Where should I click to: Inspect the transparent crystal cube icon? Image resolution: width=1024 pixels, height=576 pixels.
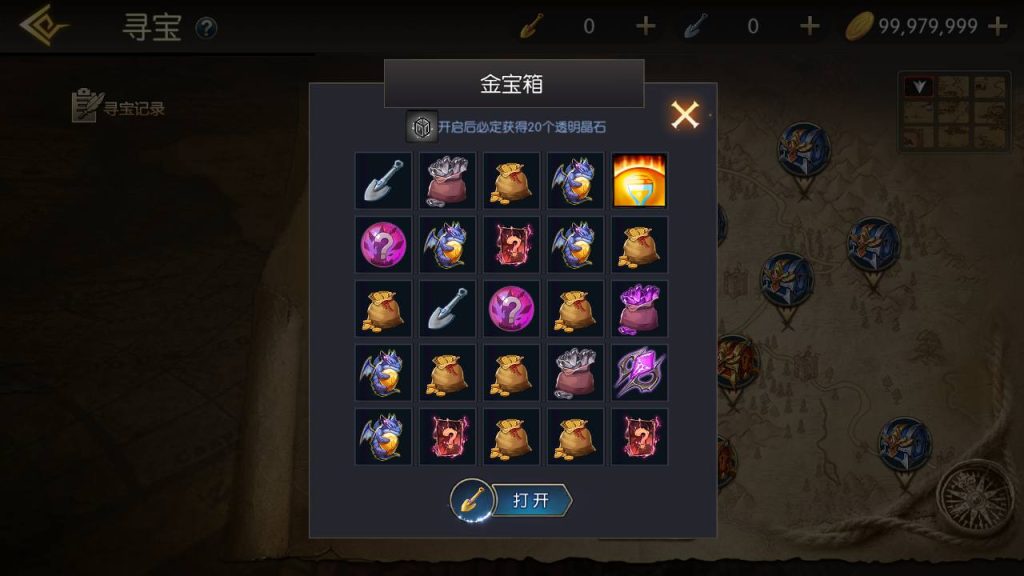421,127
